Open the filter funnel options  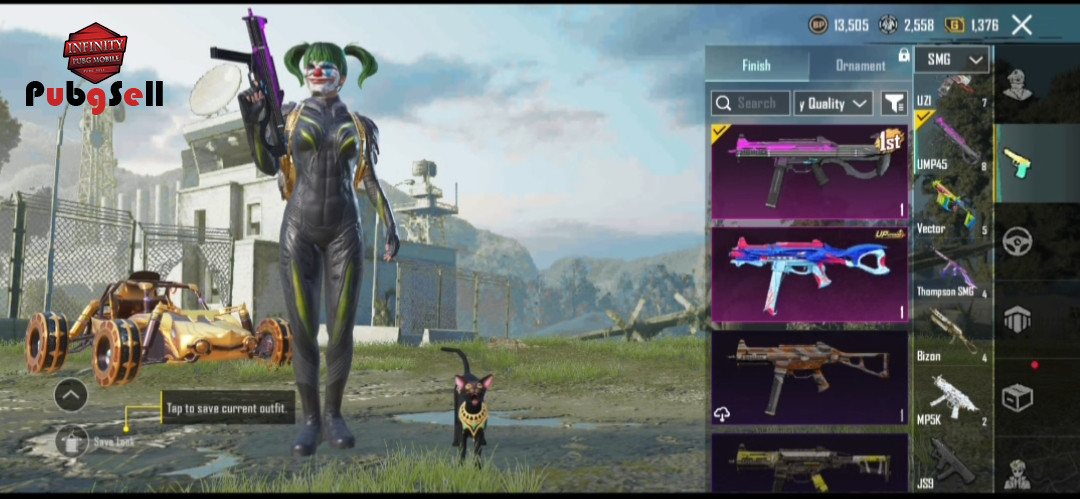point(893,103)
